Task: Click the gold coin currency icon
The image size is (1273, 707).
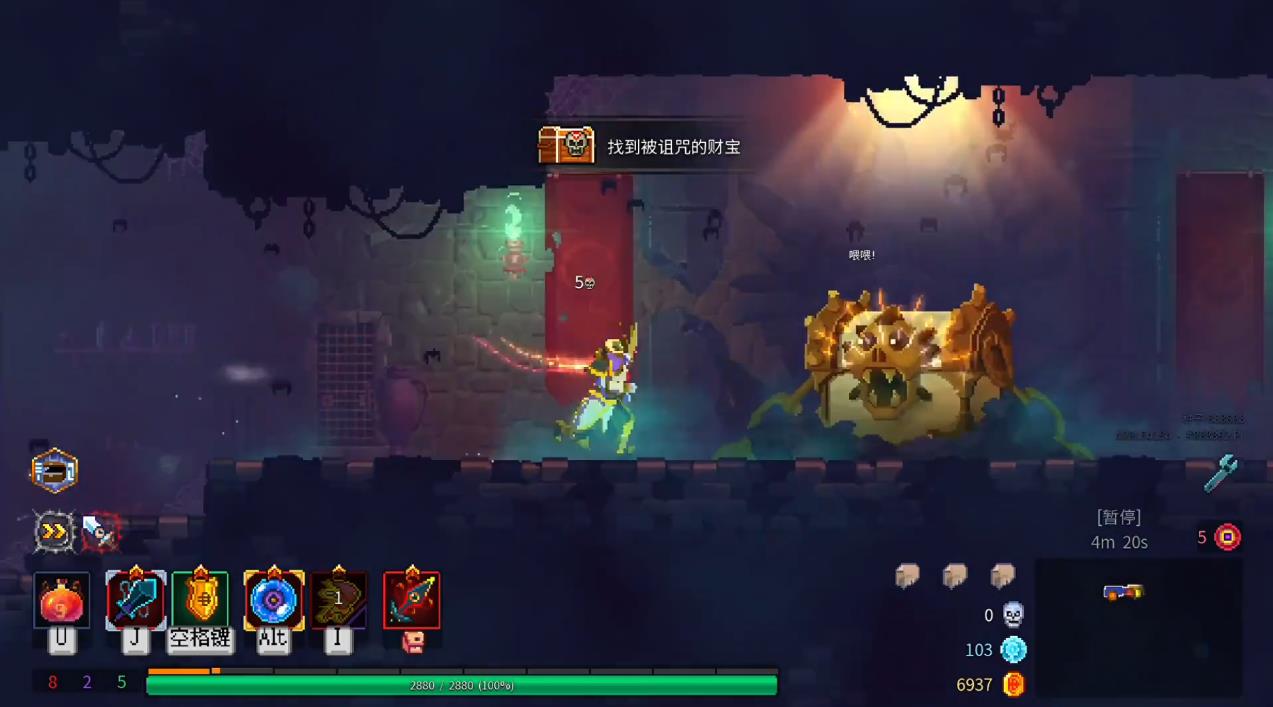Action: [1013, 685]
